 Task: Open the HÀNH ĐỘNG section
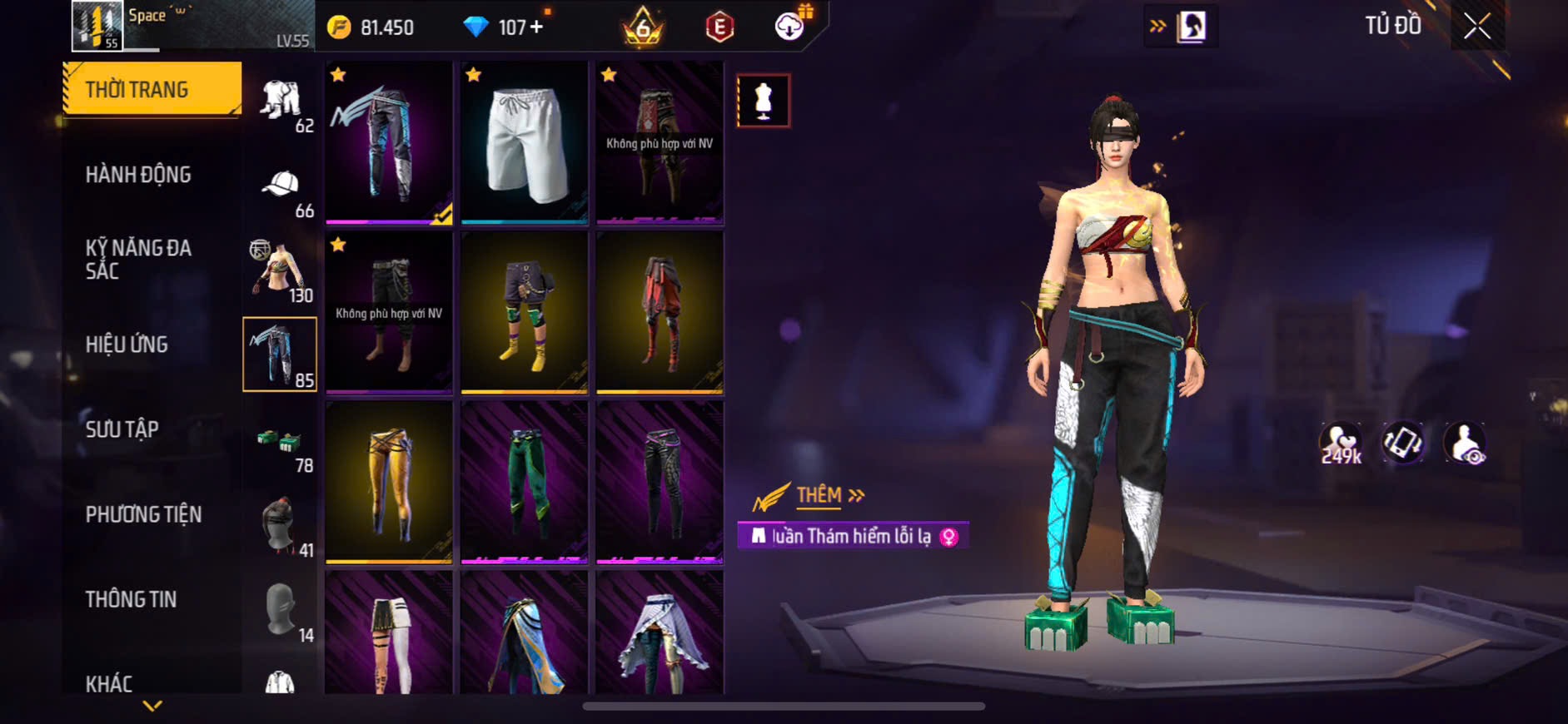click(138, 175)
